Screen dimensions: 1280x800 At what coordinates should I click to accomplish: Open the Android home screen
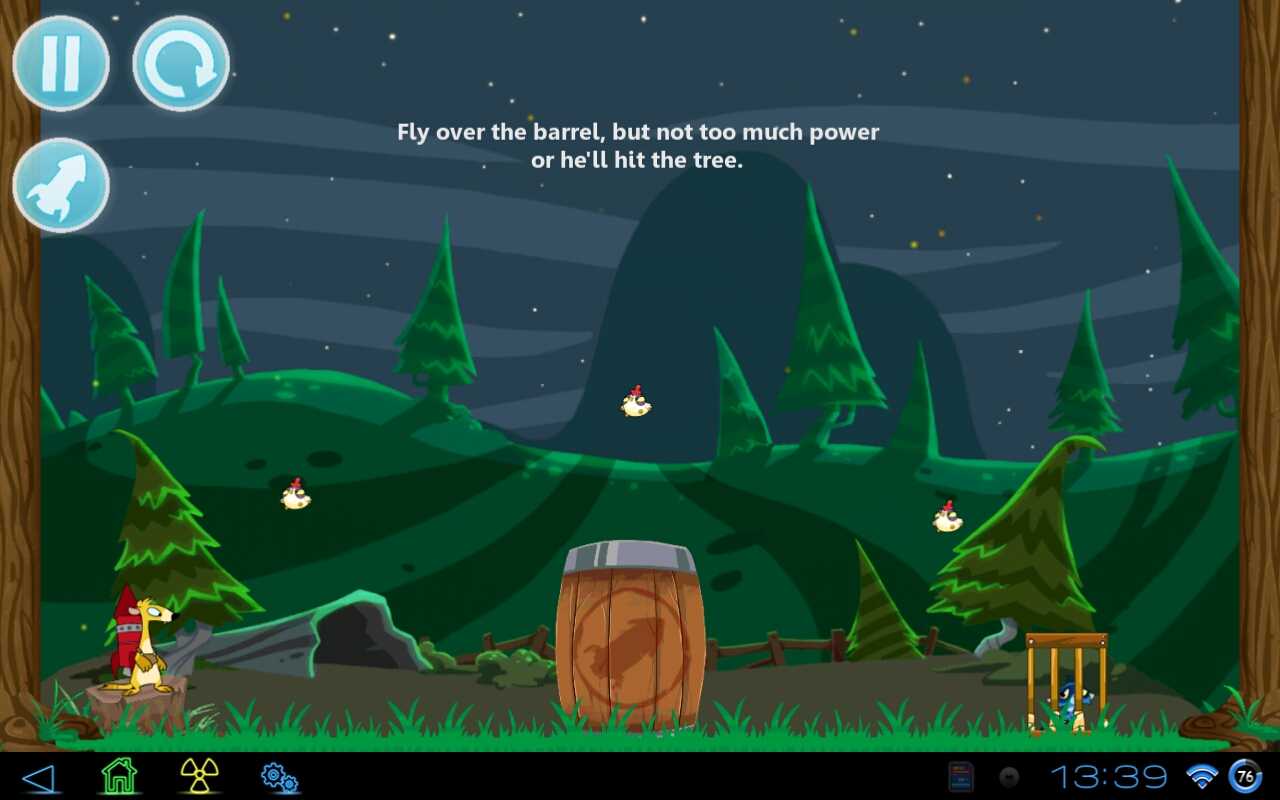pyautogui.click(x=119, y=776)
